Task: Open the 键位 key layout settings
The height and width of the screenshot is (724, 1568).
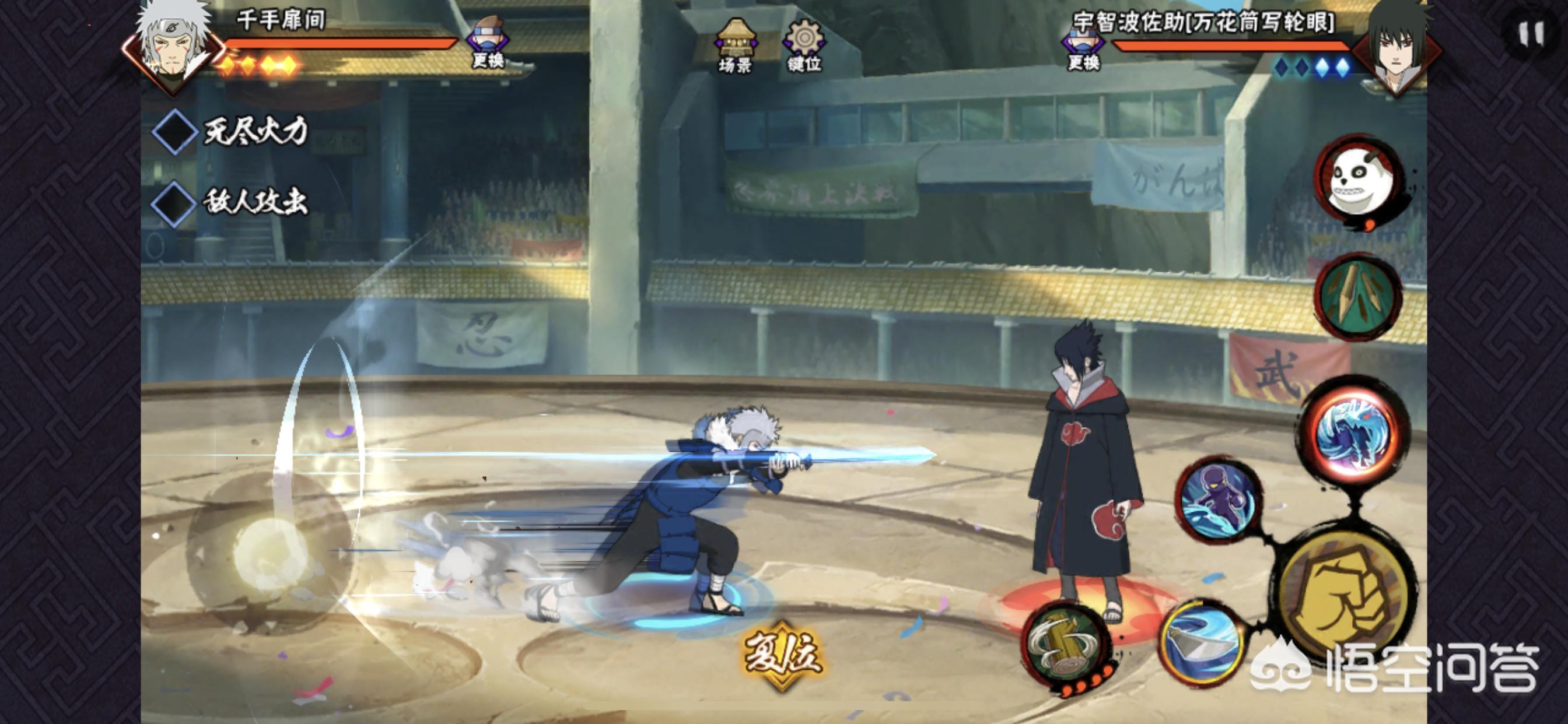Action: point(804,45)
